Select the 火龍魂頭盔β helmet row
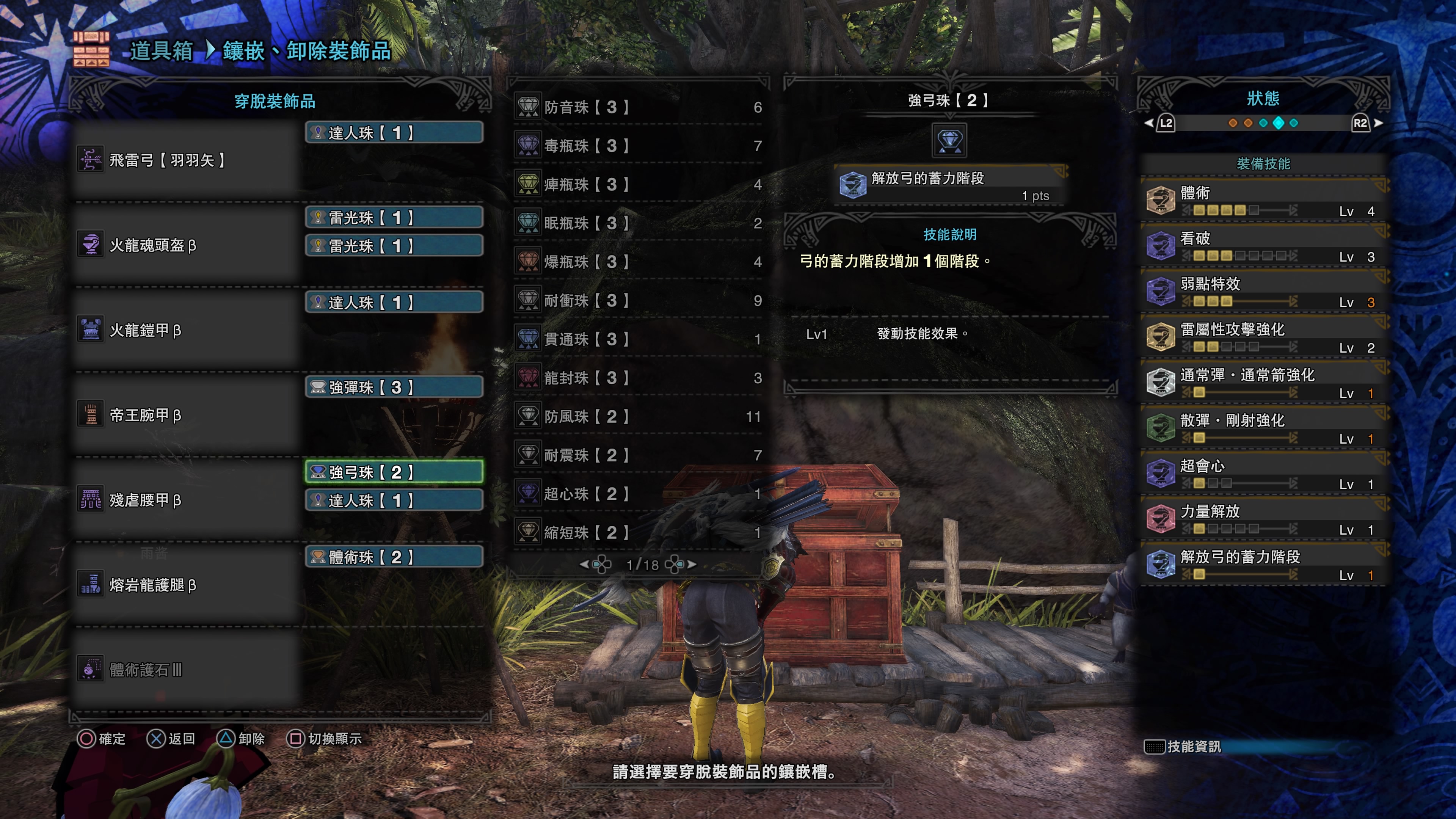The image size is (1456, 819). (x=187, y=245)
